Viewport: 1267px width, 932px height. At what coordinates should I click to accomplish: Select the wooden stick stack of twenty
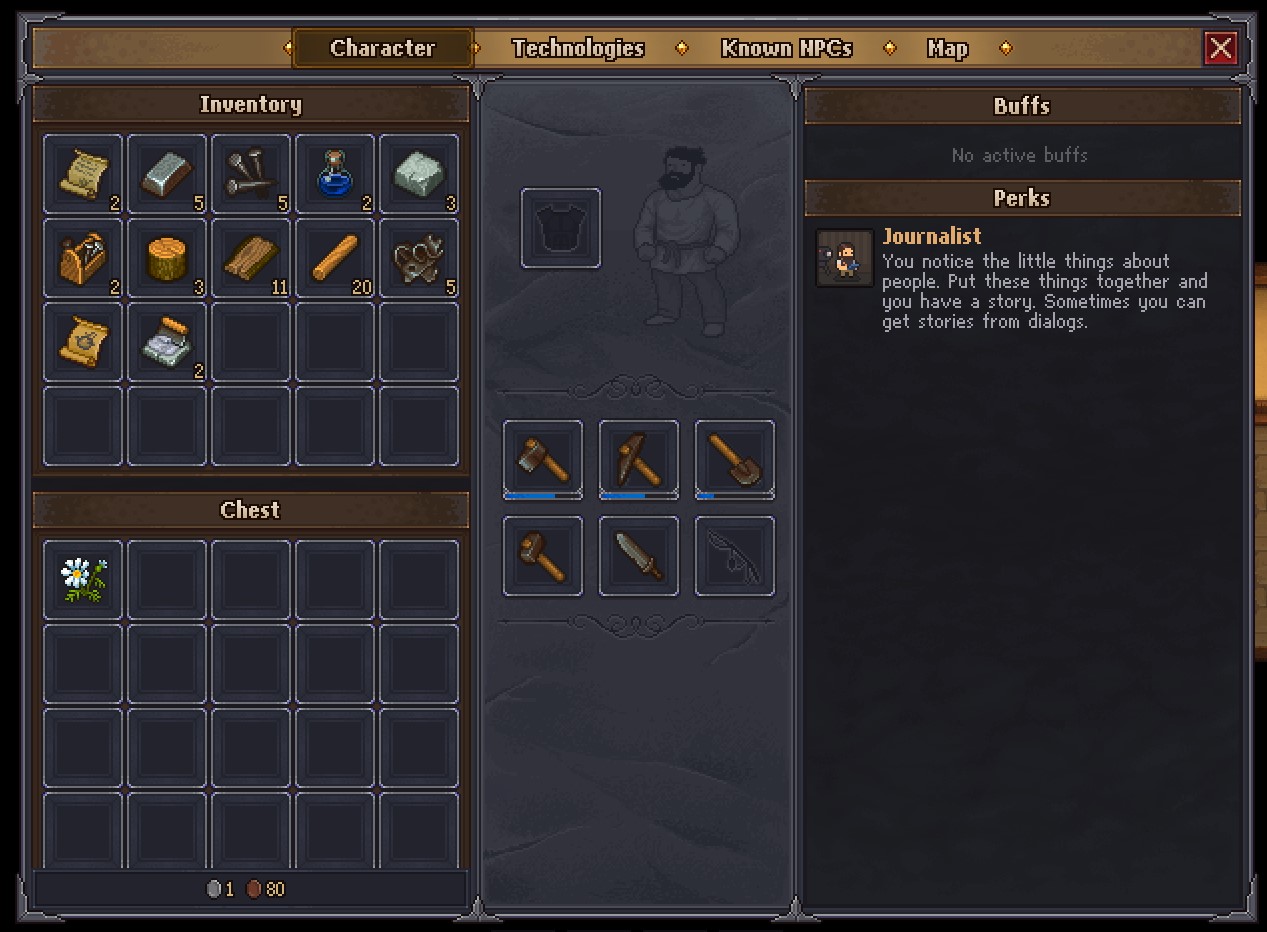335,258
